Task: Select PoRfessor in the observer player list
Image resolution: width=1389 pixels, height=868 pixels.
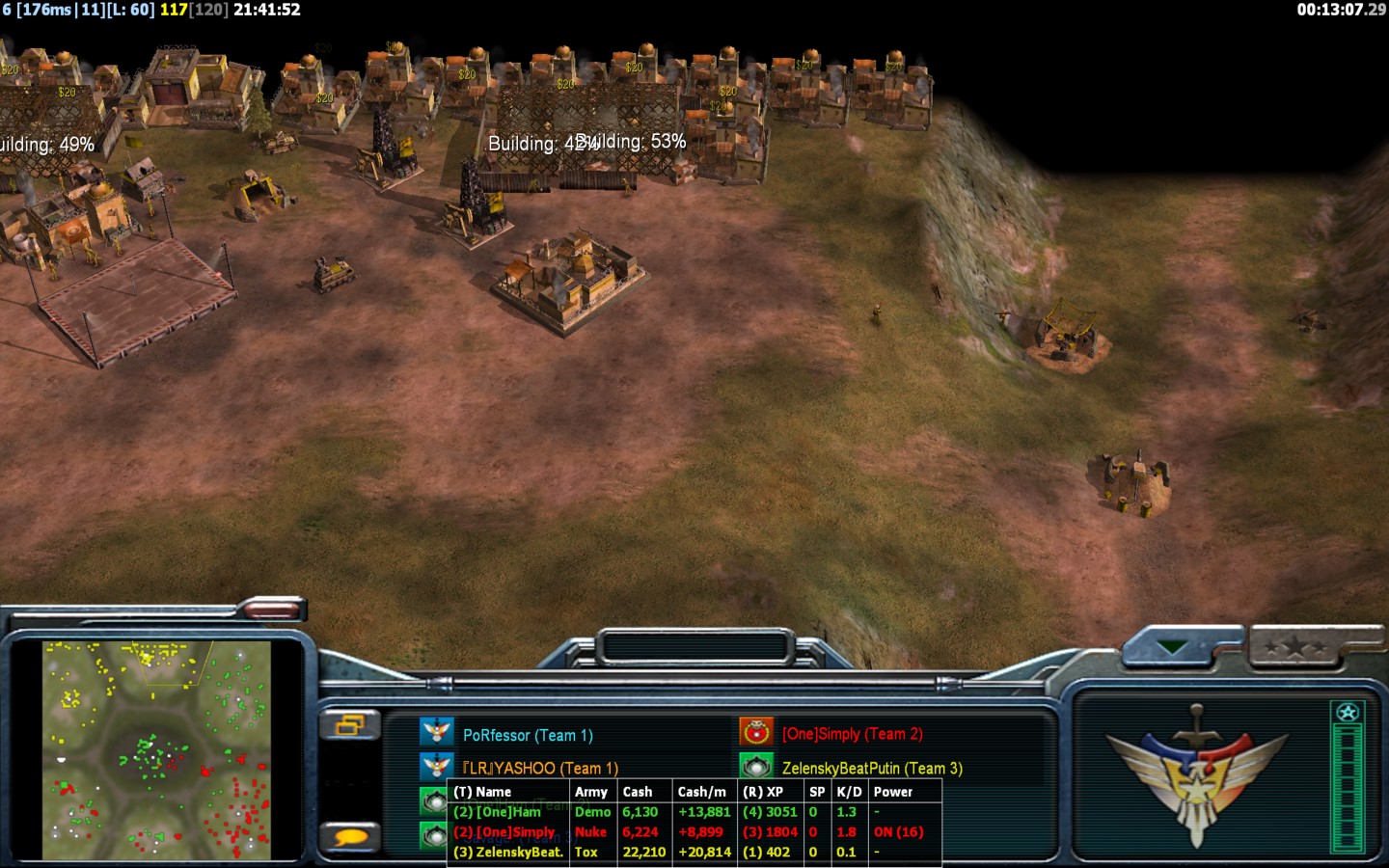Action: pyautogui.click(x=527, y=735)
